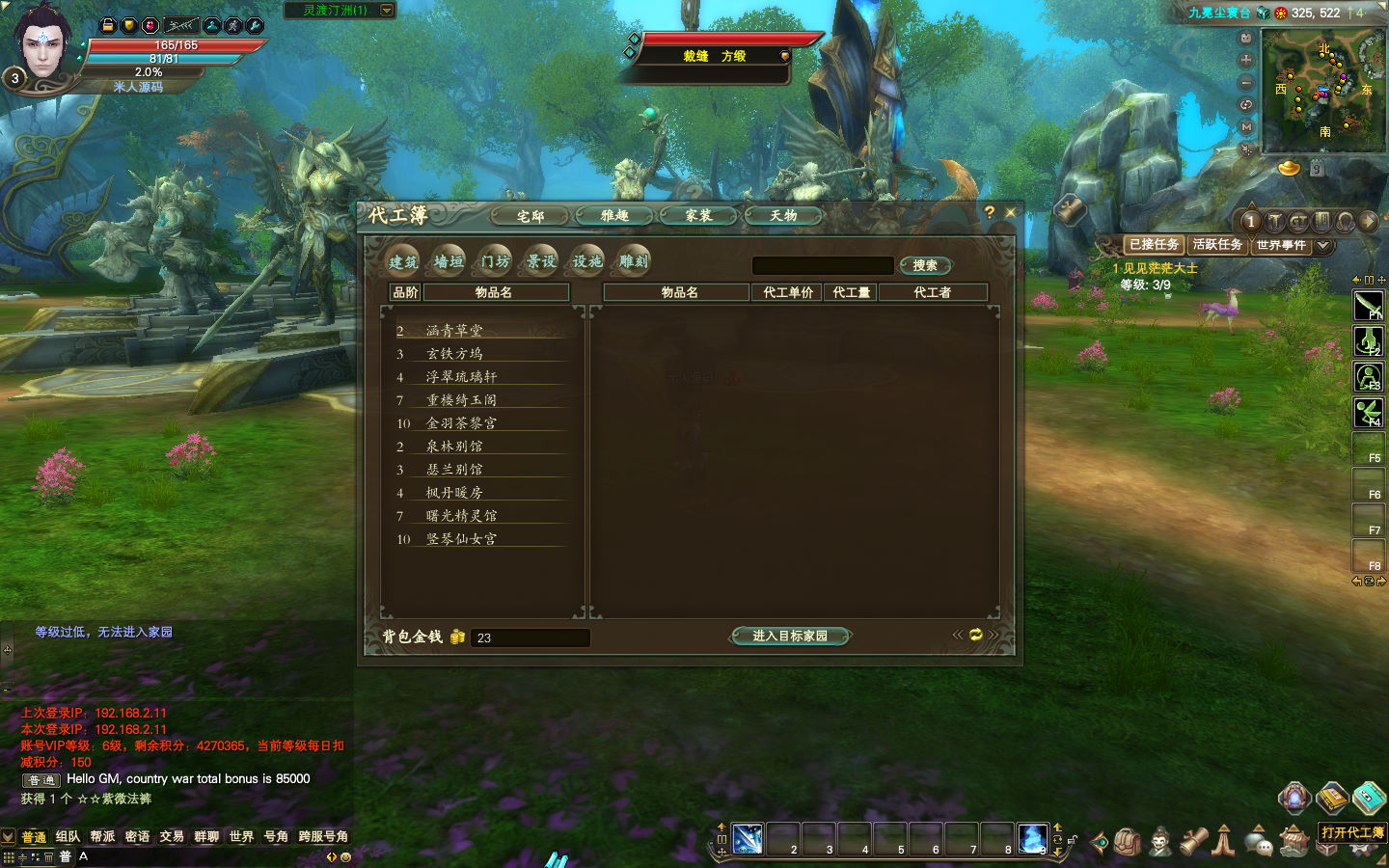
Task: Refresh the listing with the yellow arrows icon
Action: pos(976,635)
